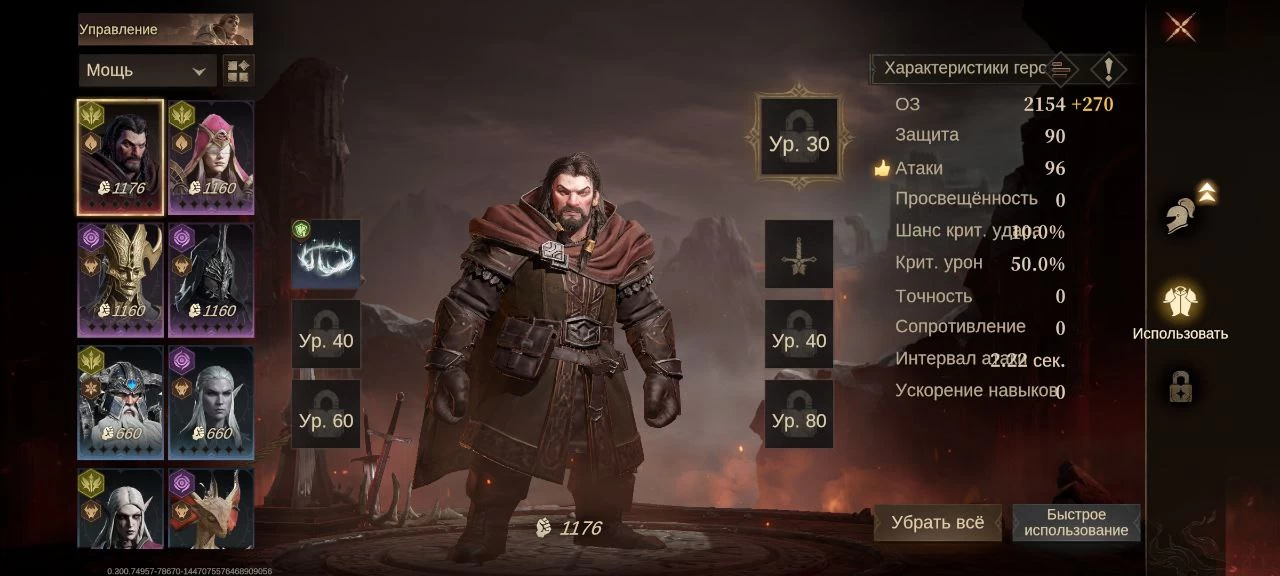Pick the black-helmeted knight portrait
This screenshot has width=1280, height=576.
click(211, 280)
